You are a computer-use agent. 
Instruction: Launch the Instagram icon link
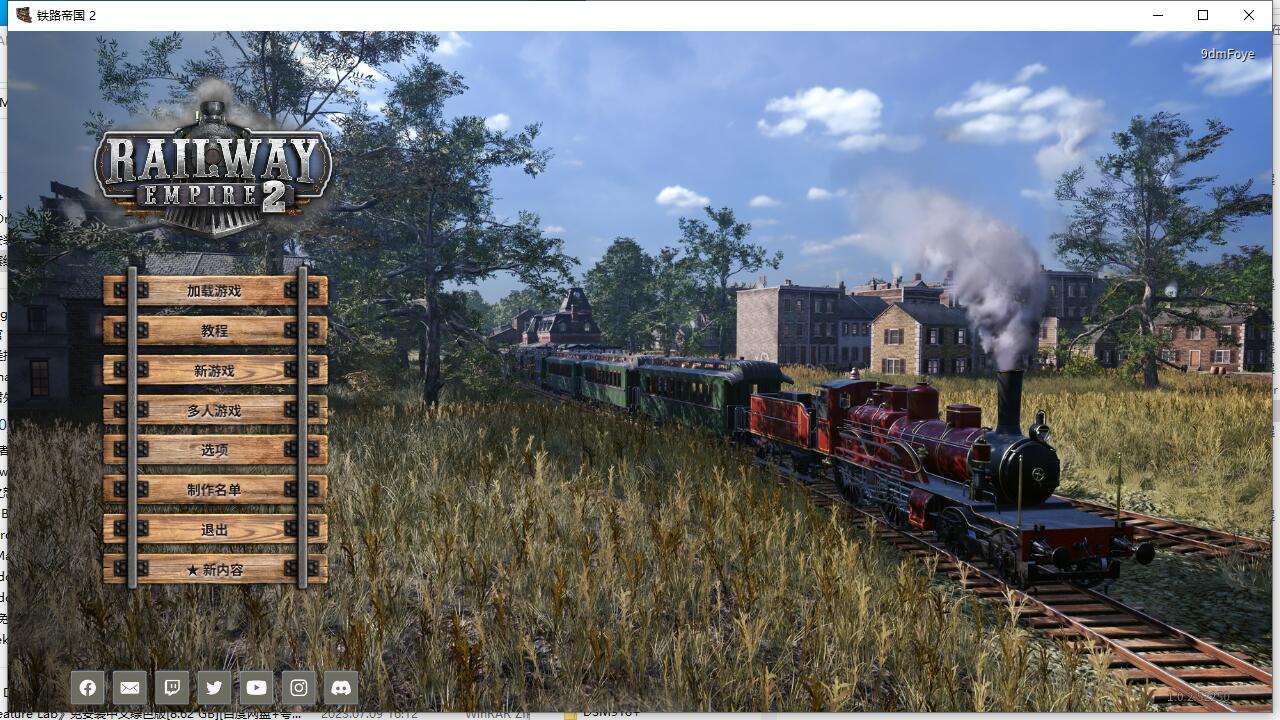tap(299, 687)
